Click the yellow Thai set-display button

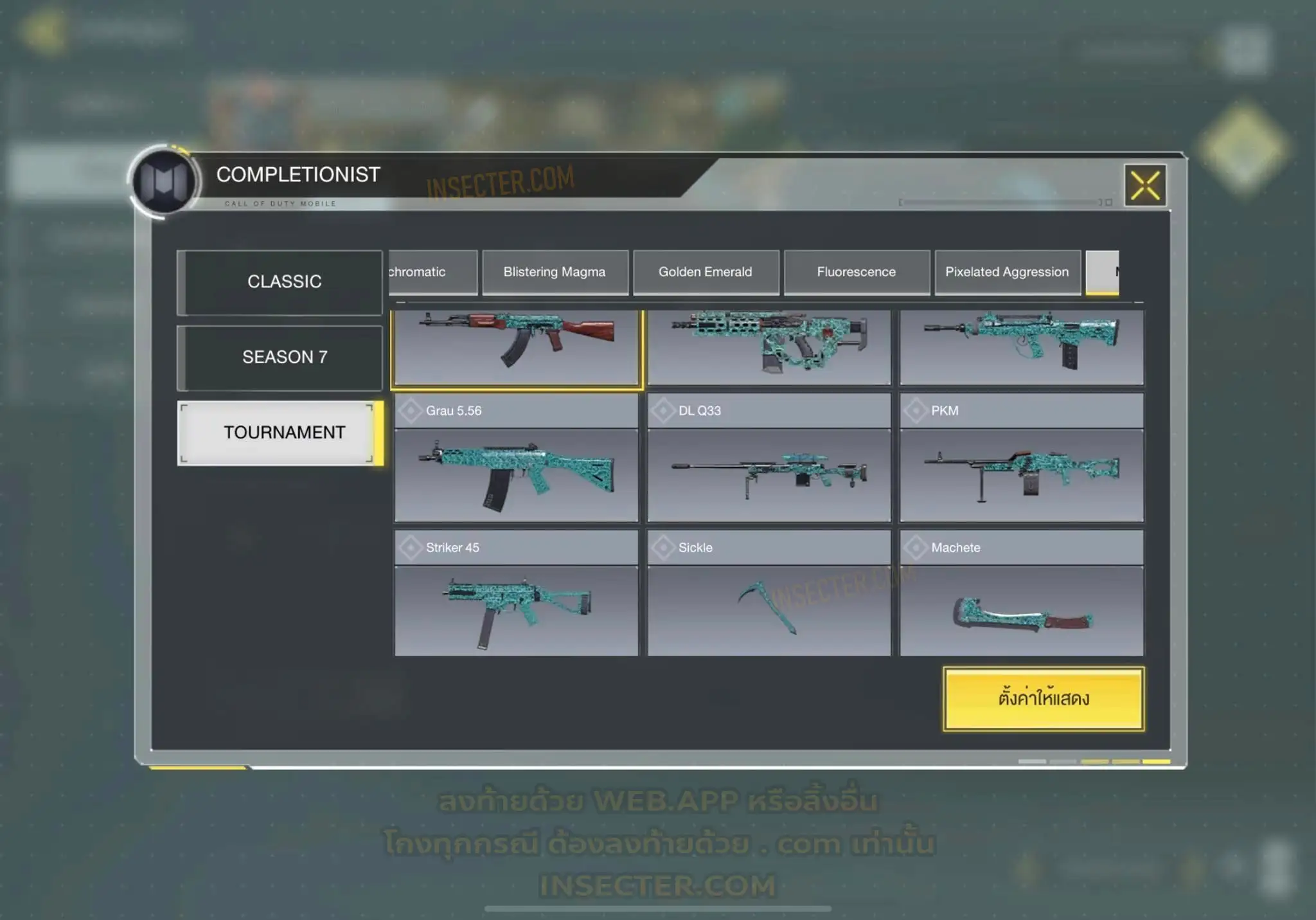tap(1044, 699)
